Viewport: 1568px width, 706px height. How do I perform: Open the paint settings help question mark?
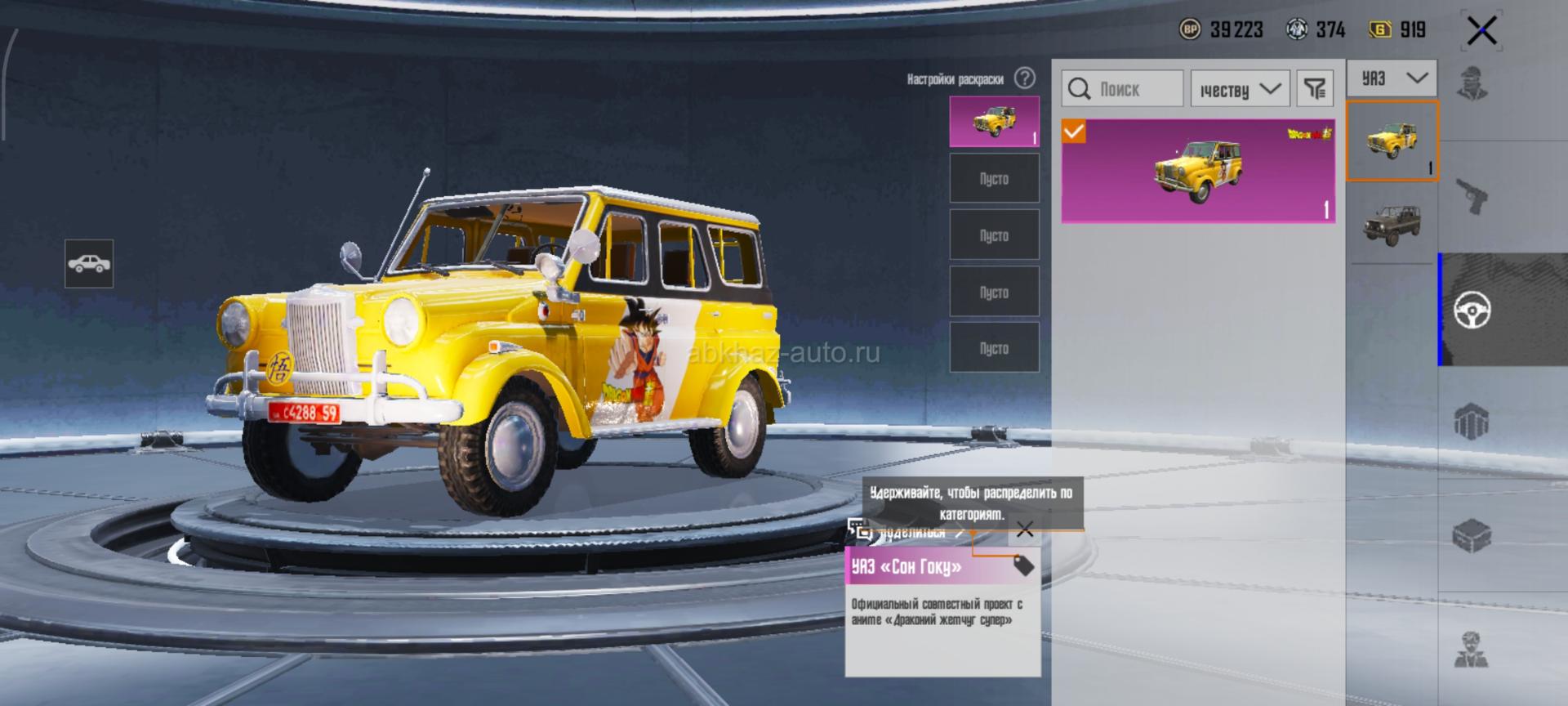click(1024, 78)
